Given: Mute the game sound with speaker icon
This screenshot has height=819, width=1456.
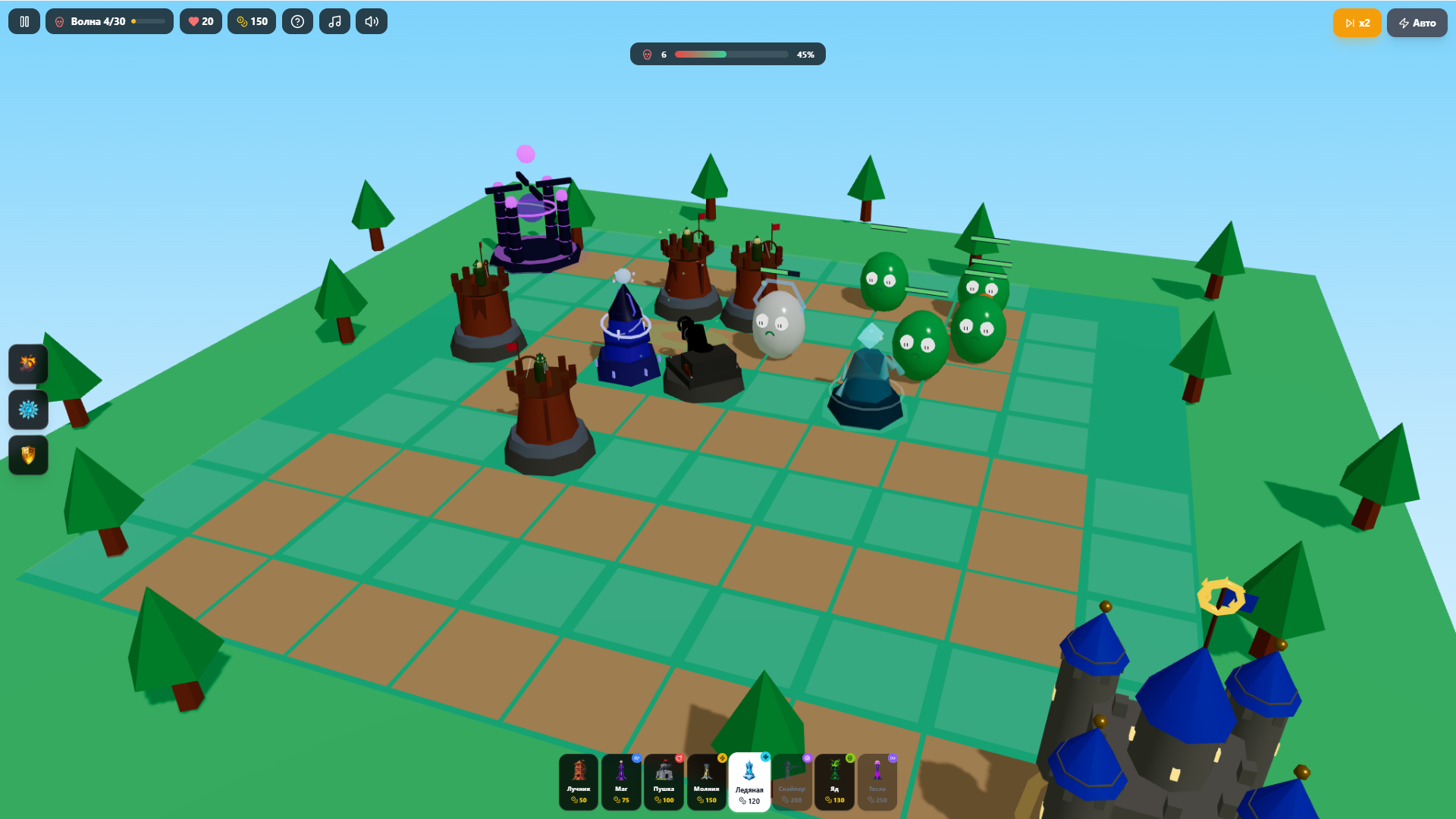Looking at the screenshot, I should (371, 21).
